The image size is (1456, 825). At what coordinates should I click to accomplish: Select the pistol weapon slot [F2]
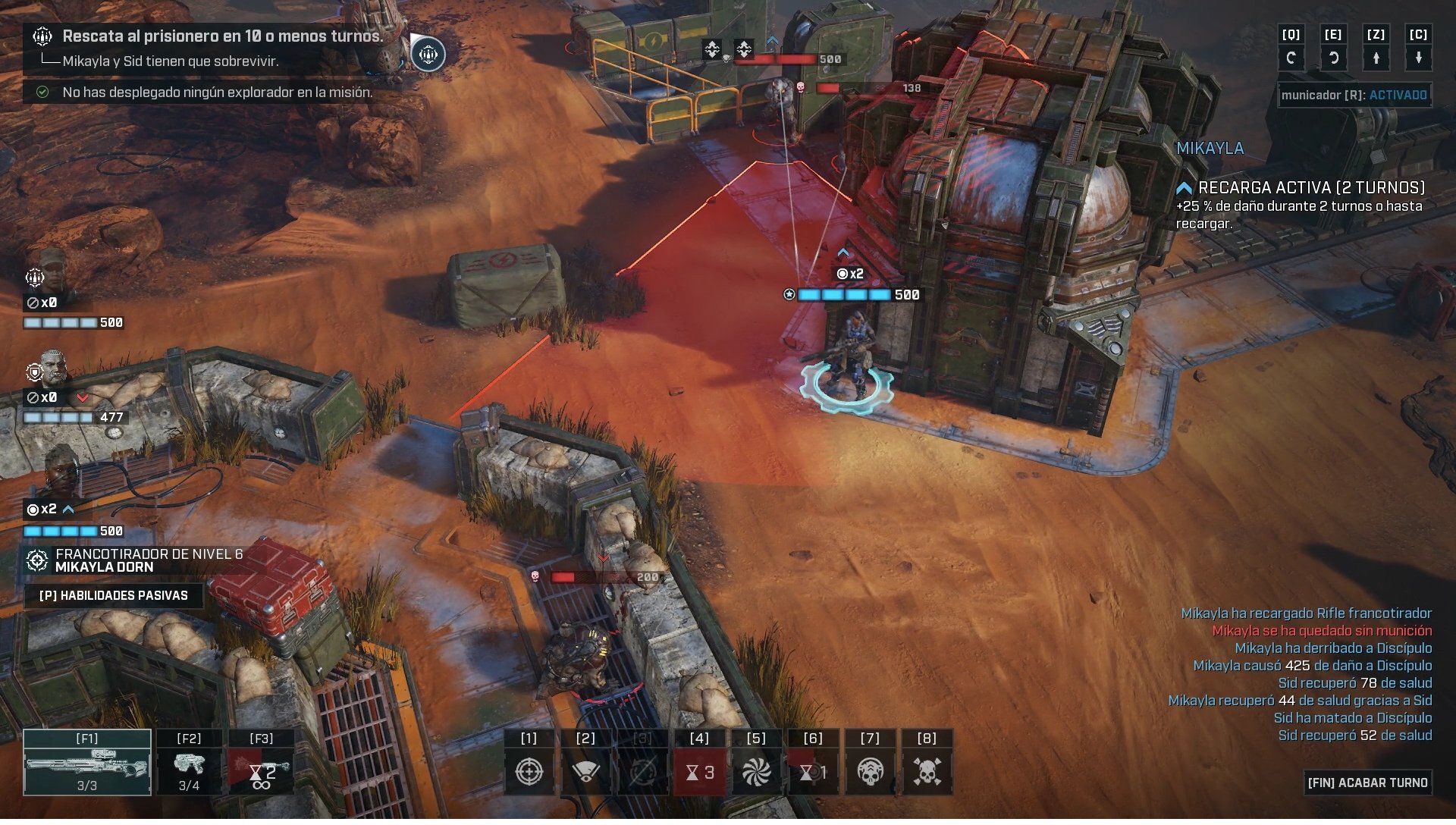[x=190, y=761]
